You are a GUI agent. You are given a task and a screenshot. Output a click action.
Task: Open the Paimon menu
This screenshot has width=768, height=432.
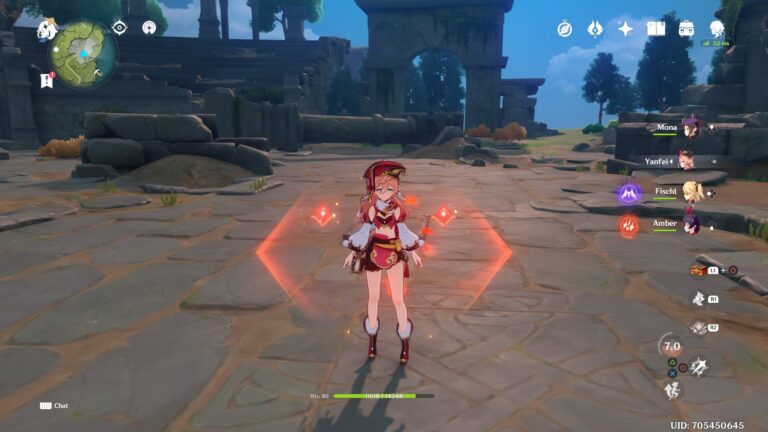pos(47,30)
